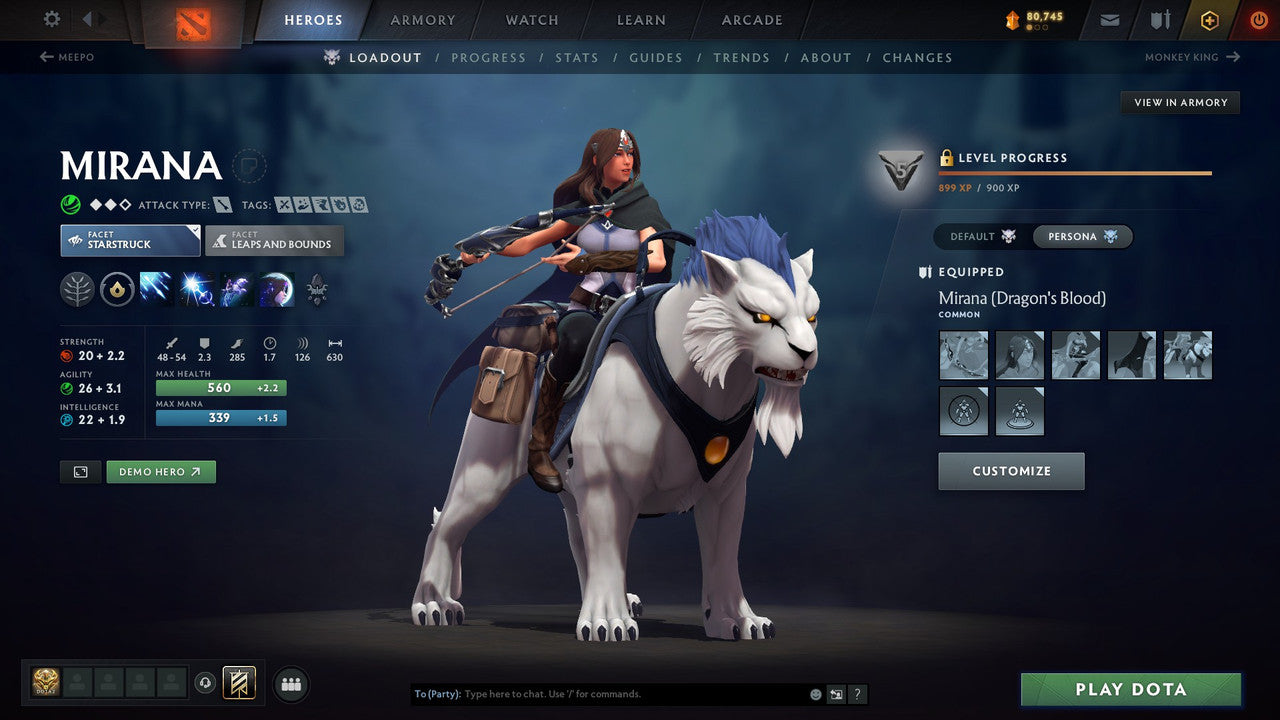Enable the Persona appearance

click(x=1082, y=236)
